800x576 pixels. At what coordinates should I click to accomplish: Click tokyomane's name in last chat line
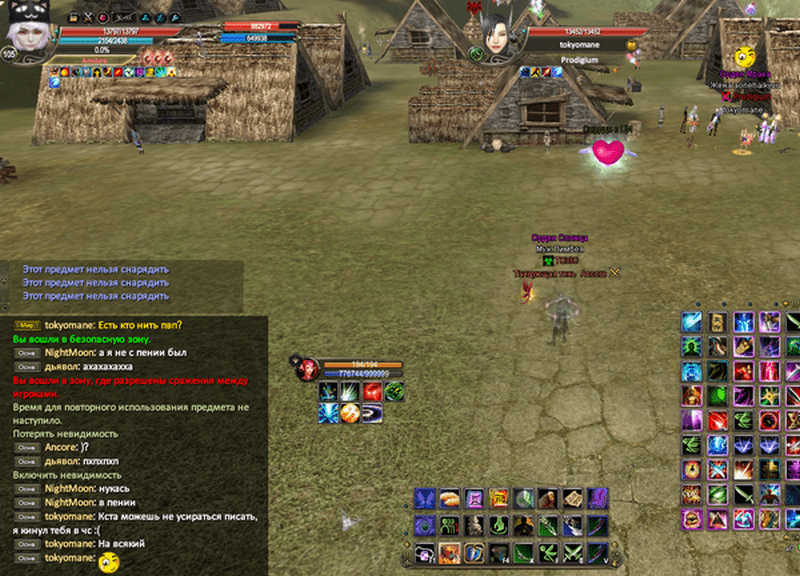pos(71,560)
